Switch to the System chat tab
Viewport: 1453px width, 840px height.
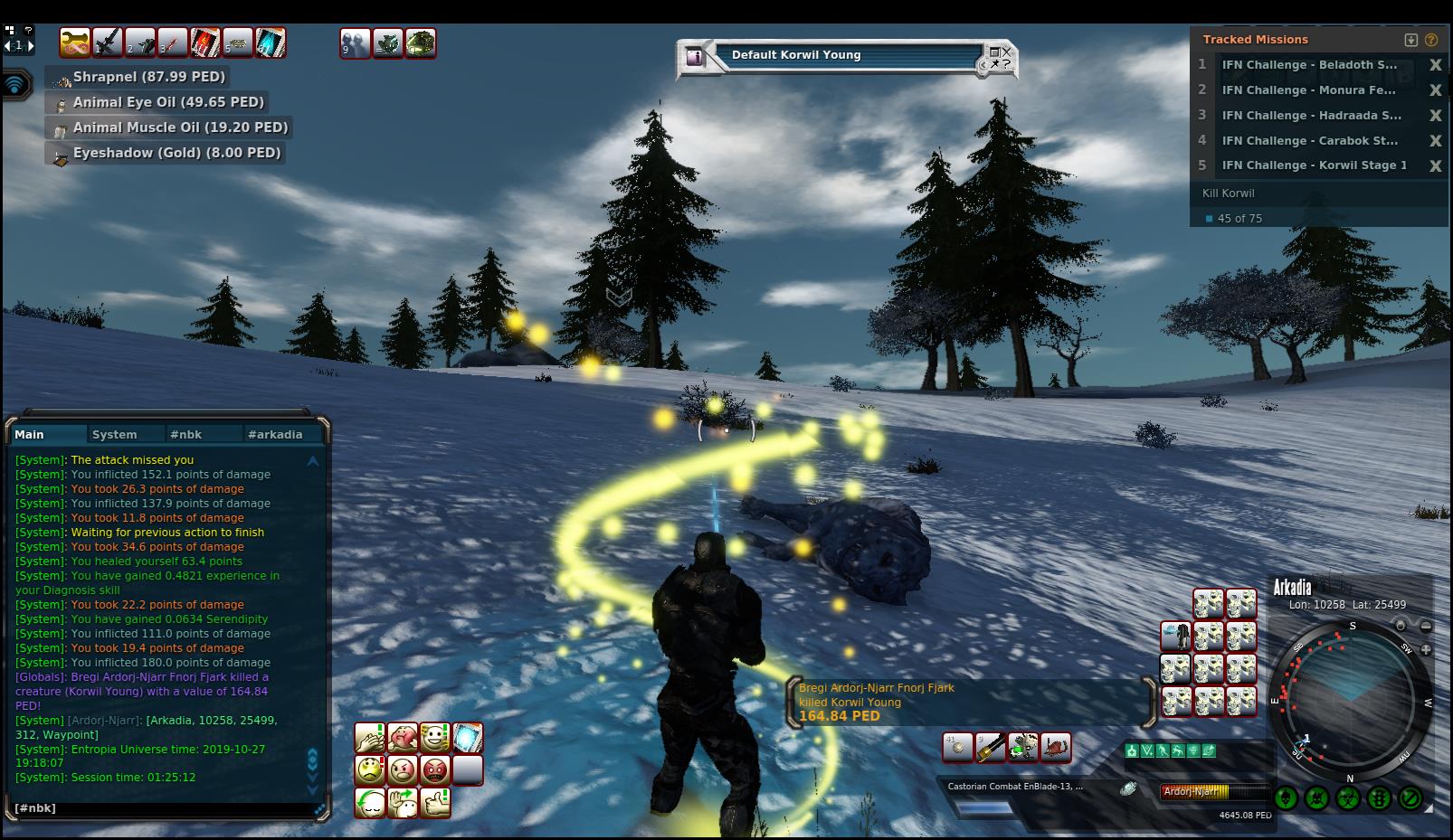point(115,435)
